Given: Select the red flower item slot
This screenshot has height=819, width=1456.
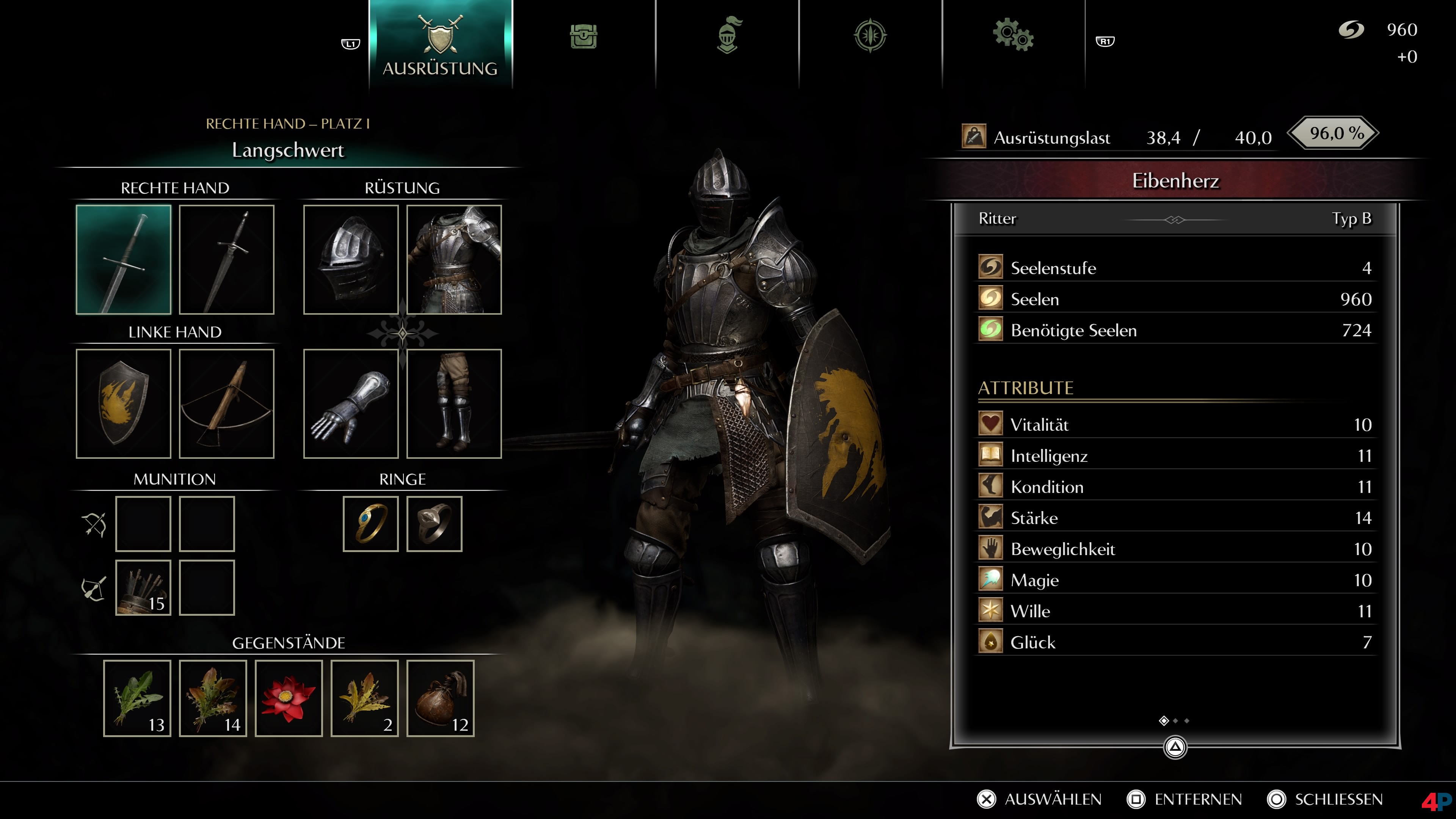Looking at the screenshot, I should 289,698.
